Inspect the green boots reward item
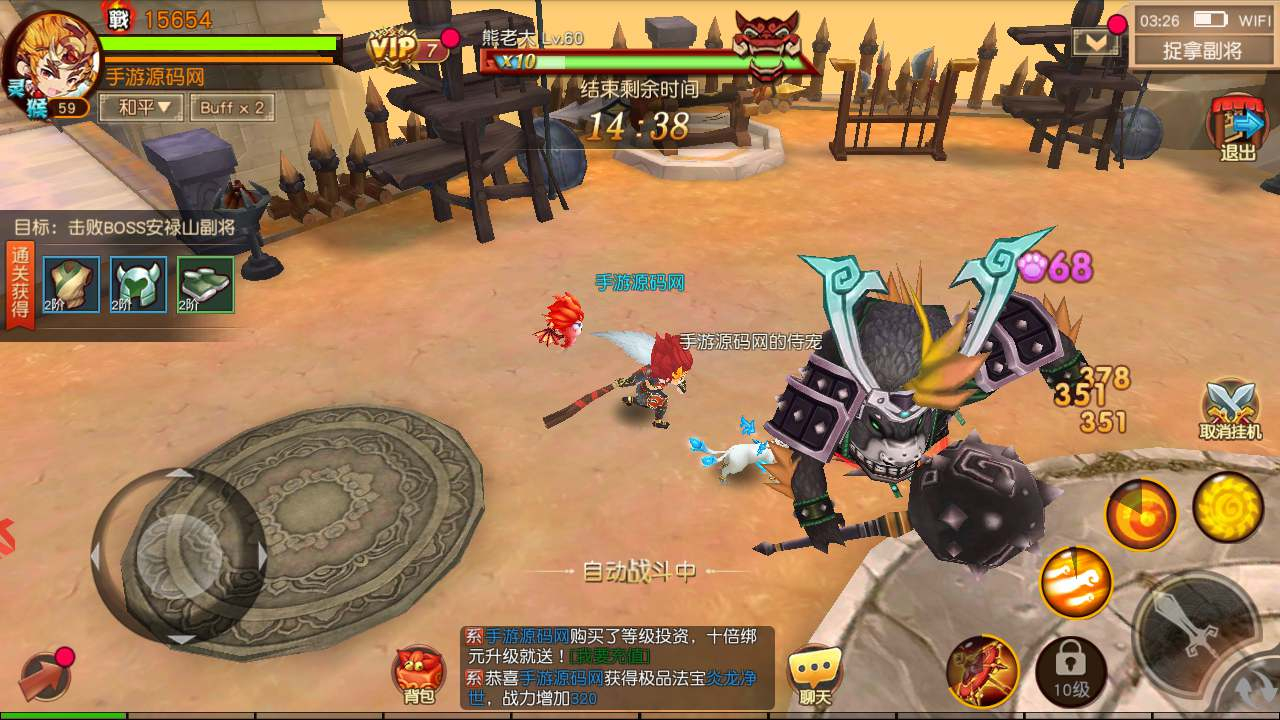The width and height of the screenshot is (1280, 720). (x=205, y=284)
